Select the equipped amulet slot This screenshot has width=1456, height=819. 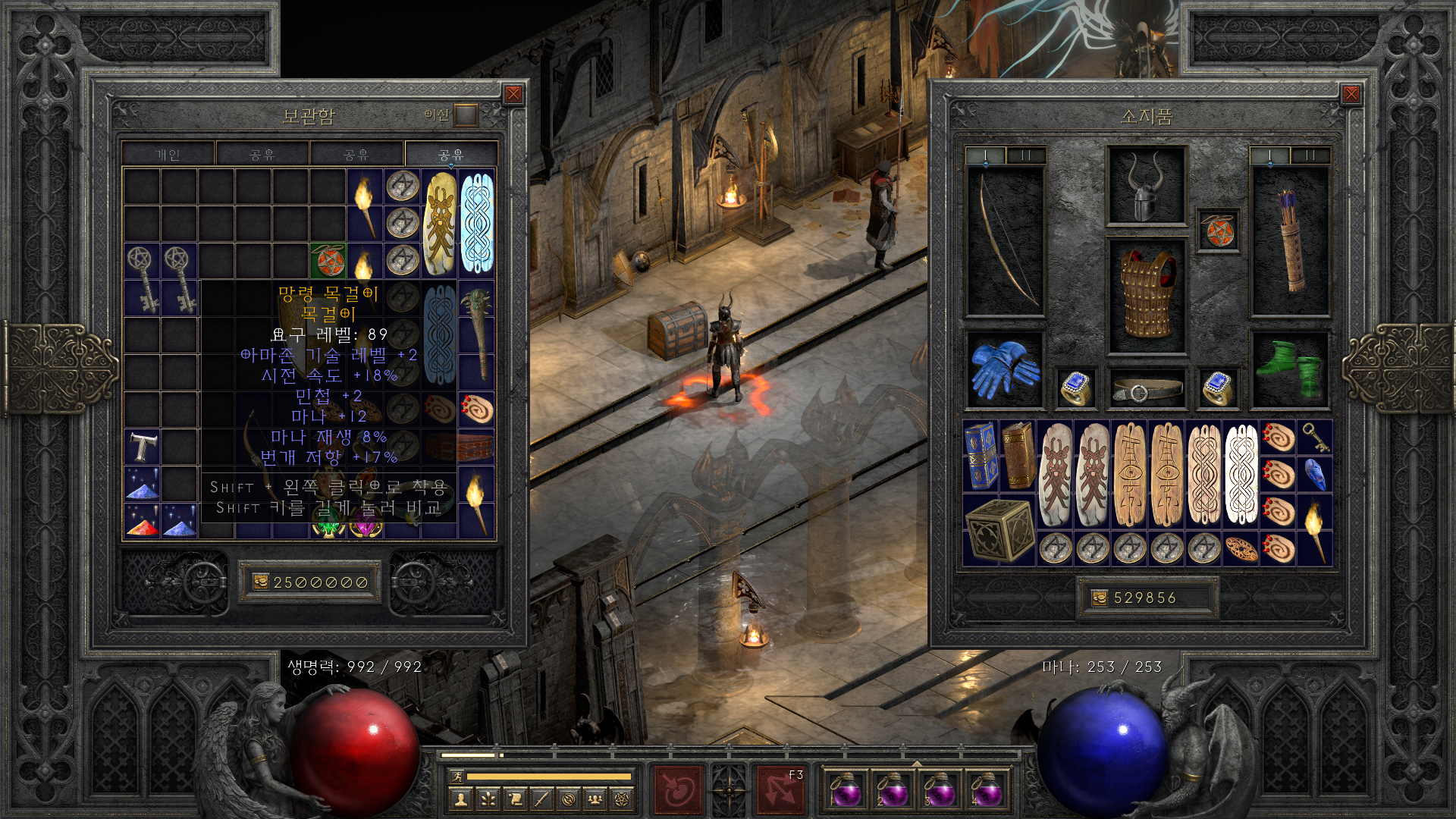(x=1217, y=231)
